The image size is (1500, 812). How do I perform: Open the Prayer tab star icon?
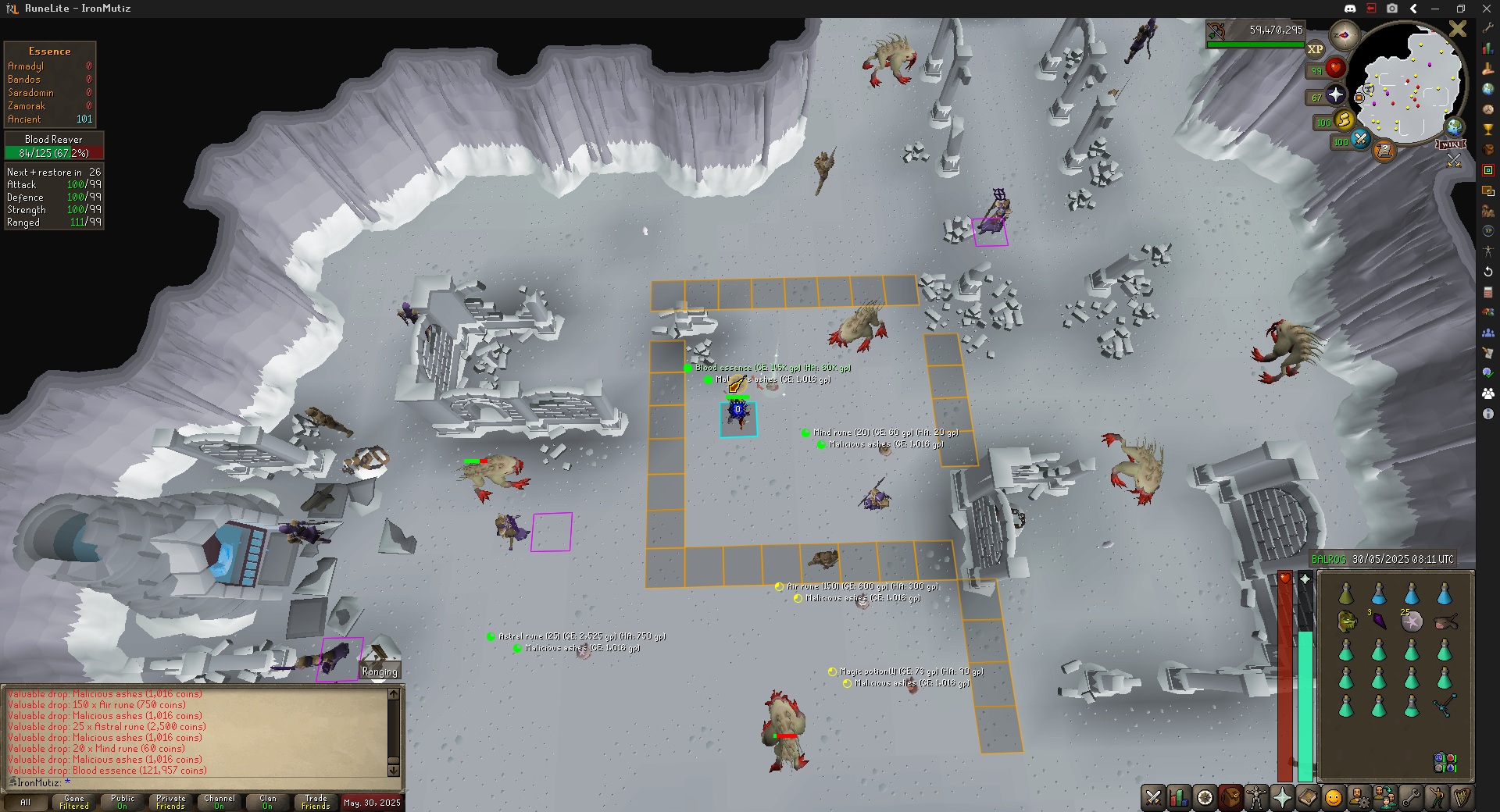pos(1282,797)
